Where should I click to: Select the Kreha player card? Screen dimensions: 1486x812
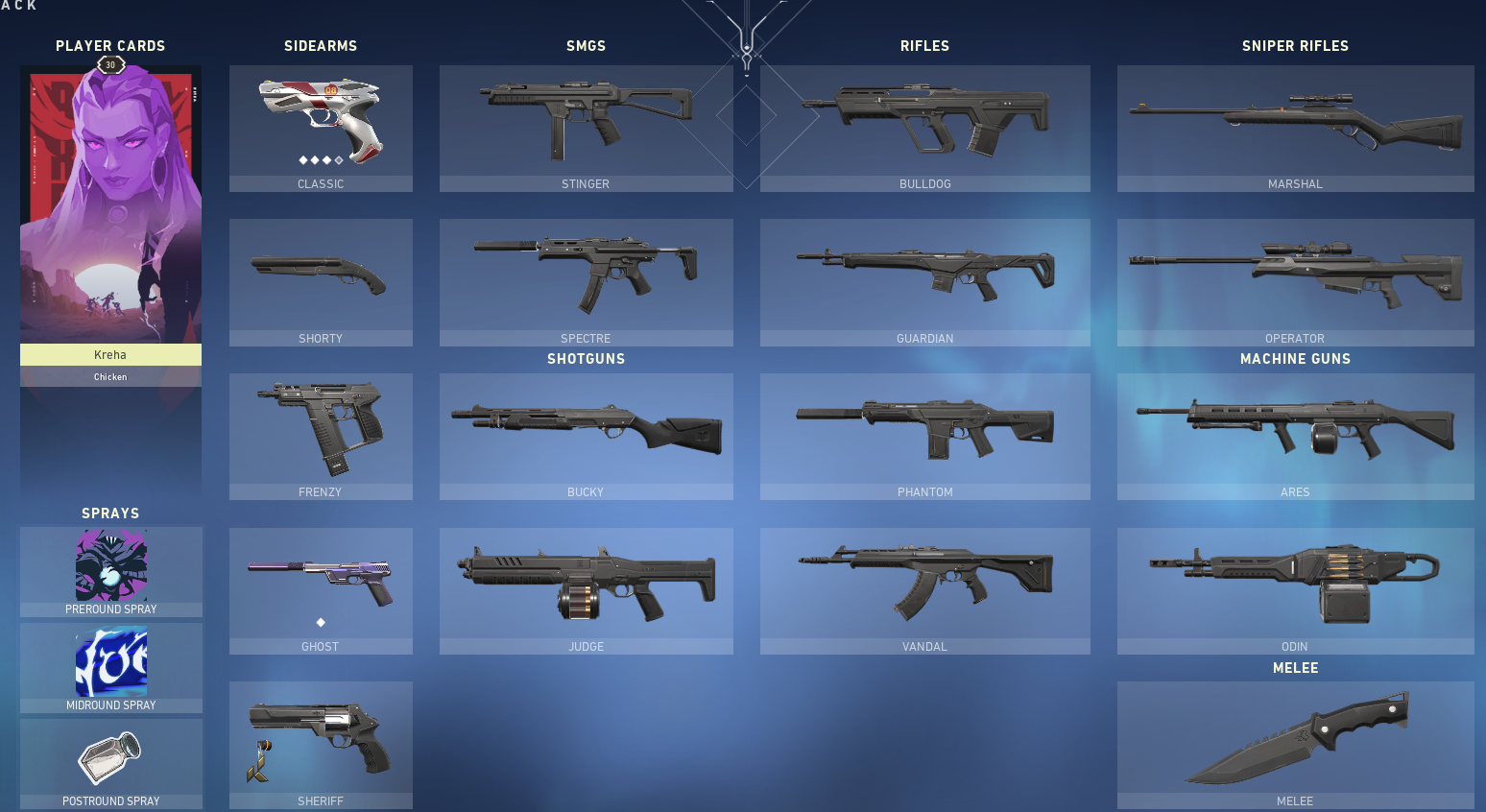click(x=110, y=202)
